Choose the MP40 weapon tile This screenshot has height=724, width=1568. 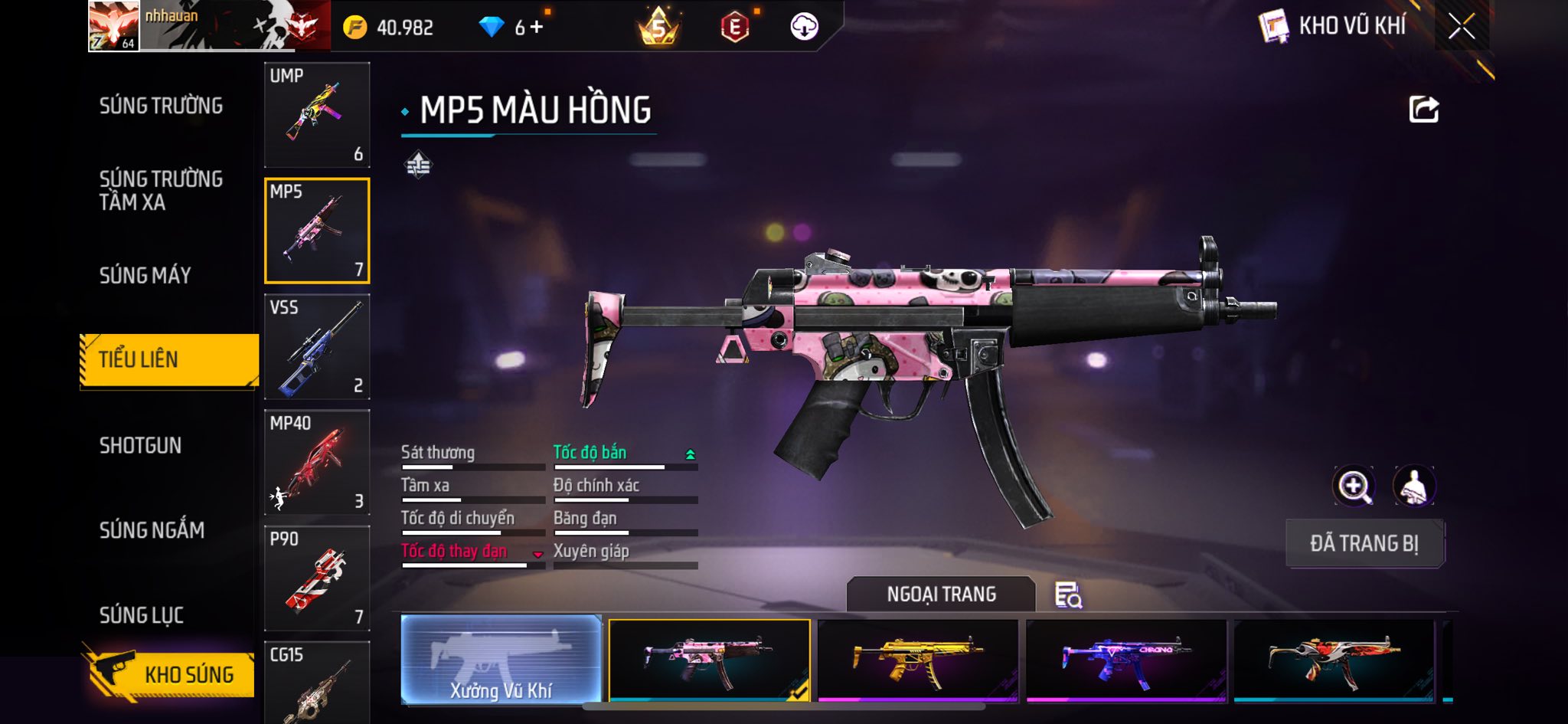tap(317, 463)
